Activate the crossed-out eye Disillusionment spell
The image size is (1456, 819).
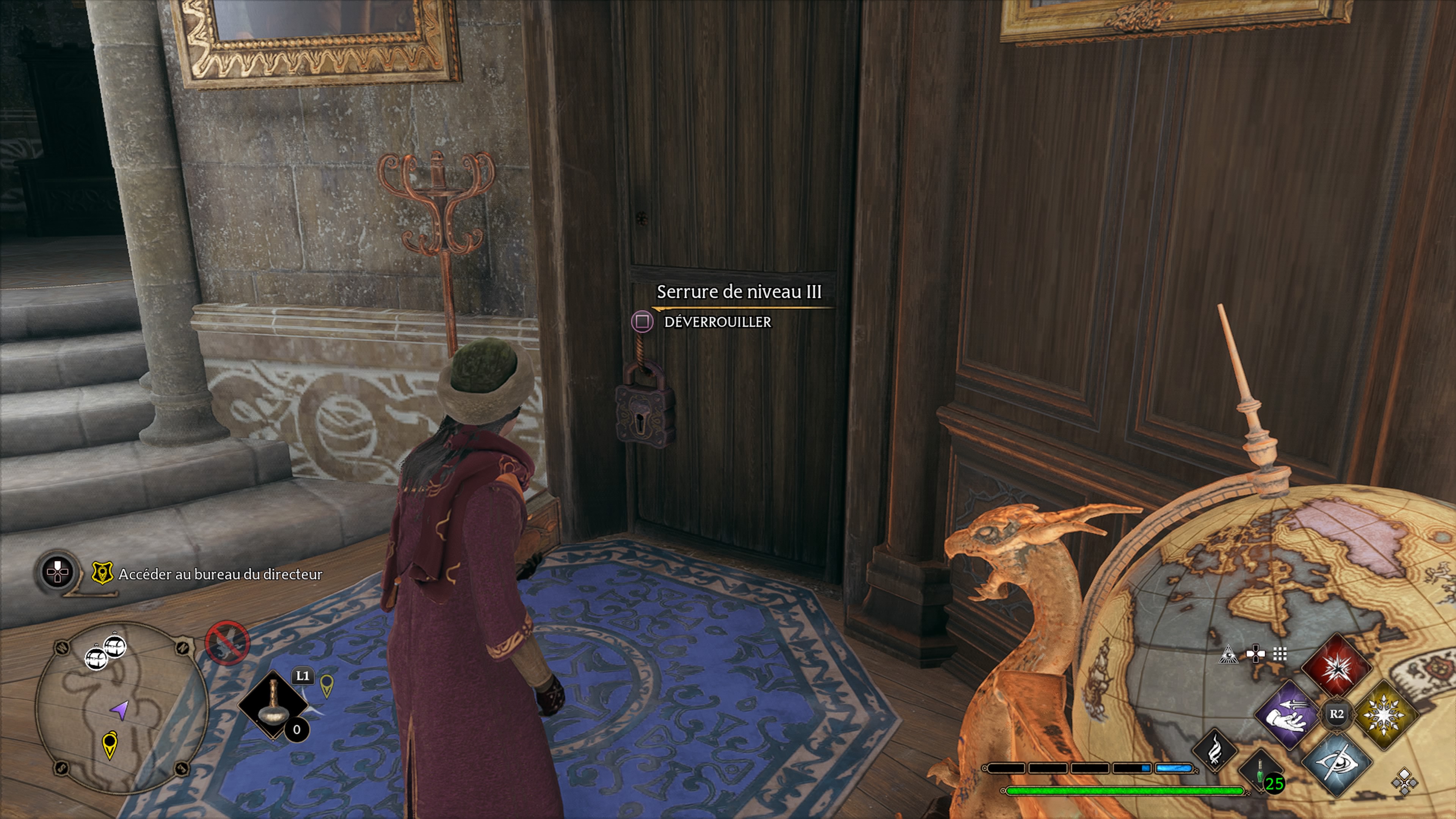point(1337,763)
